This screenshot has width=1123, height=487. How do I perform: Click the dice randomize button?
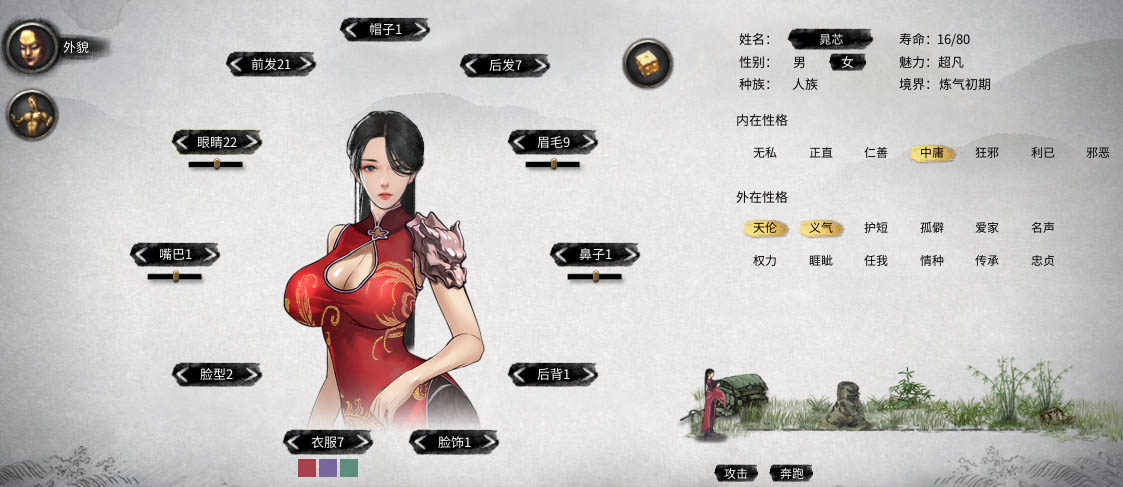coord(645,64)
